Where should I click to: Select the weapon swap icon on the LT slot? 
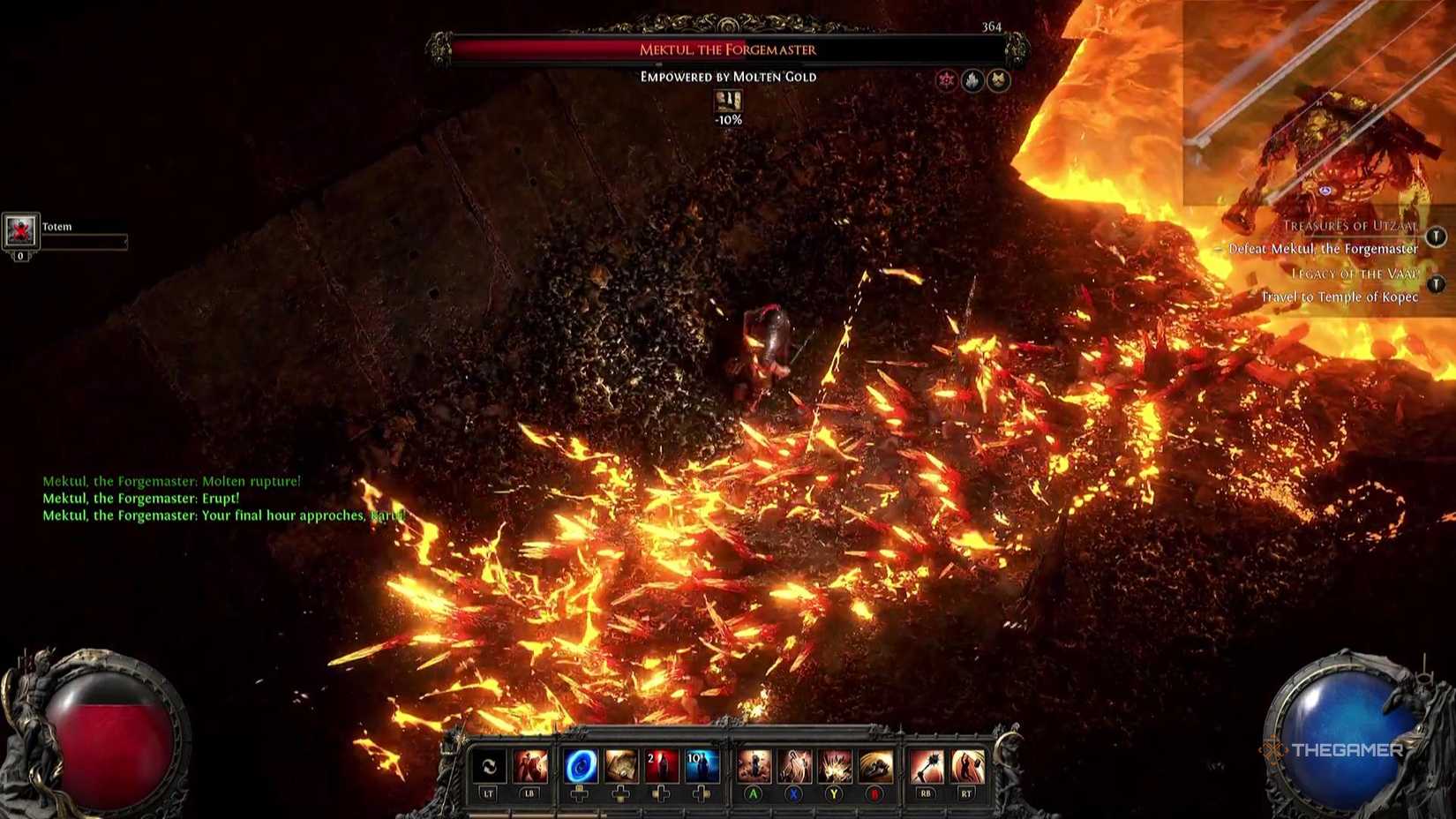pos(491,766)
